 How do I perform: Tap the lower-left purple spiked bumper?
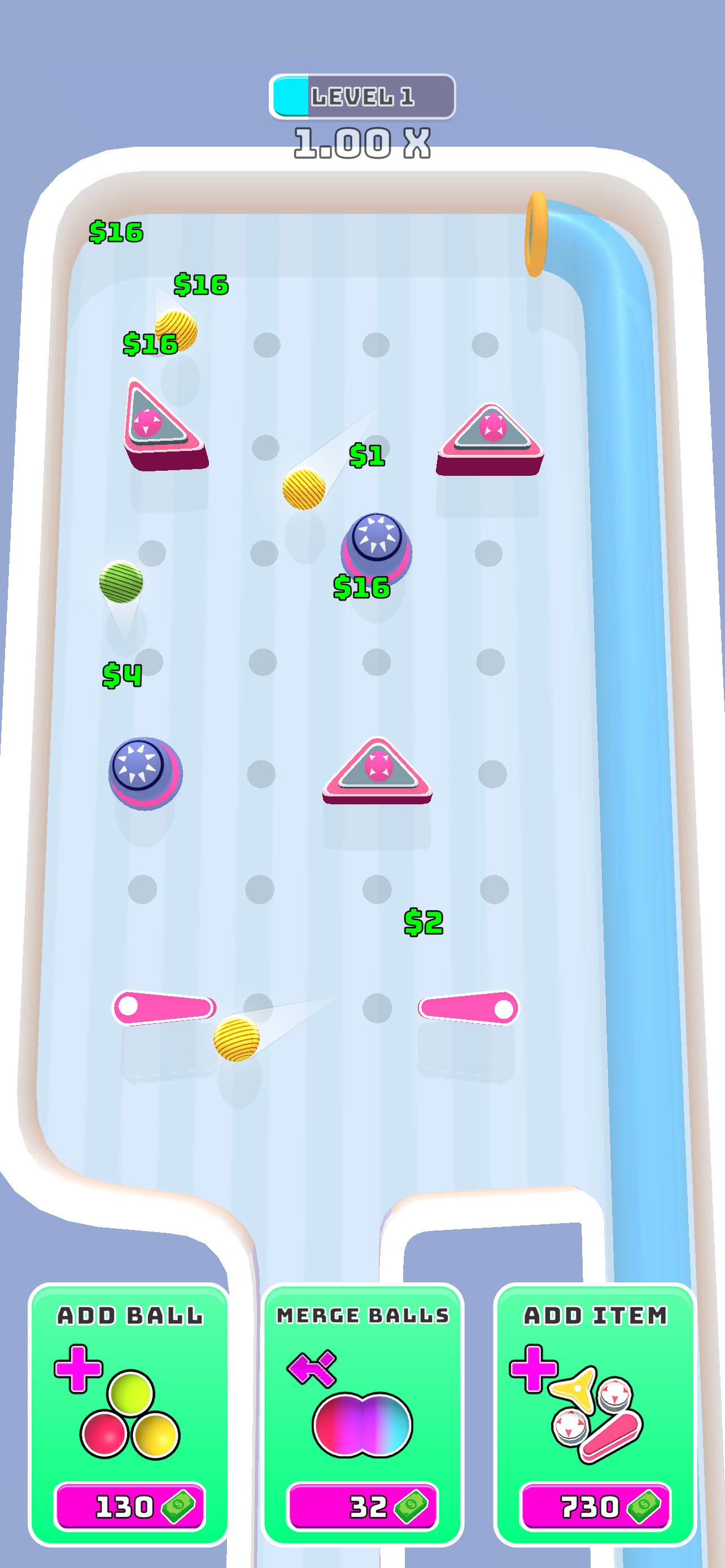[141, 766]
